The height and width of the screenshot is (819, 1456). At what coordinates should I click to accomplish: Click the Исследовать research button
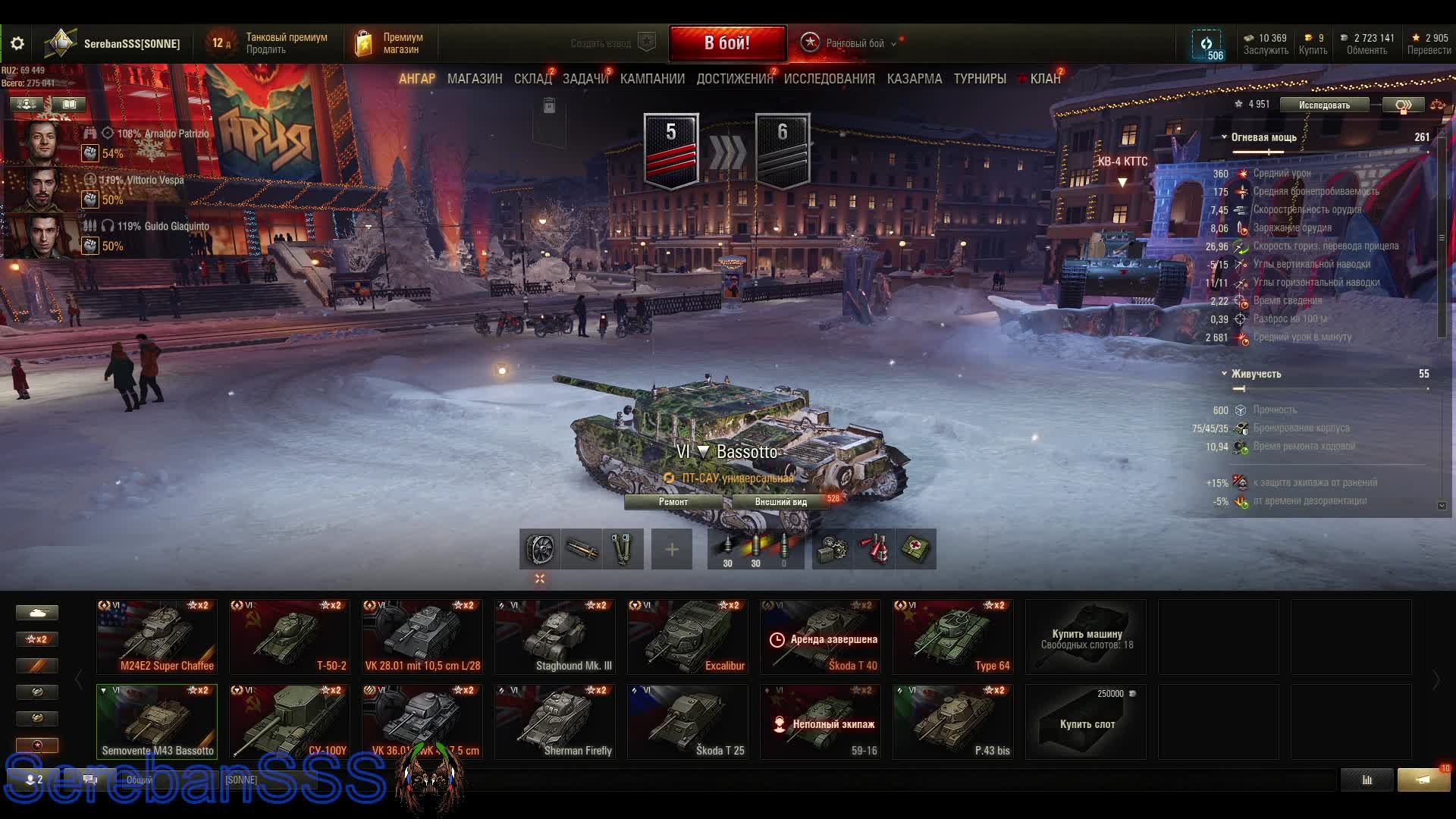1323,105
